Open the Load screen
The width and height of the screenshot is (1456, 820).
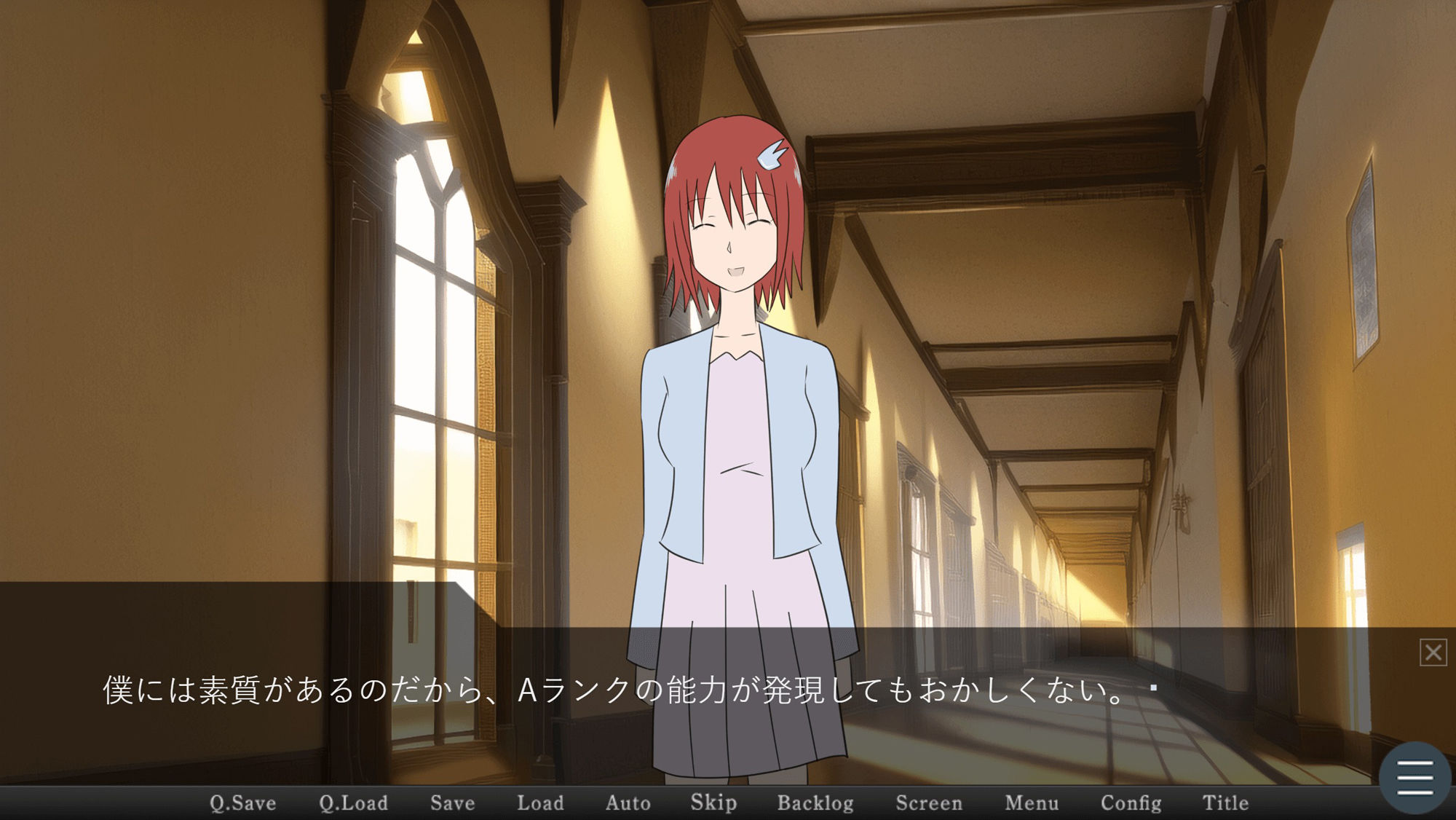click(540, 803)
